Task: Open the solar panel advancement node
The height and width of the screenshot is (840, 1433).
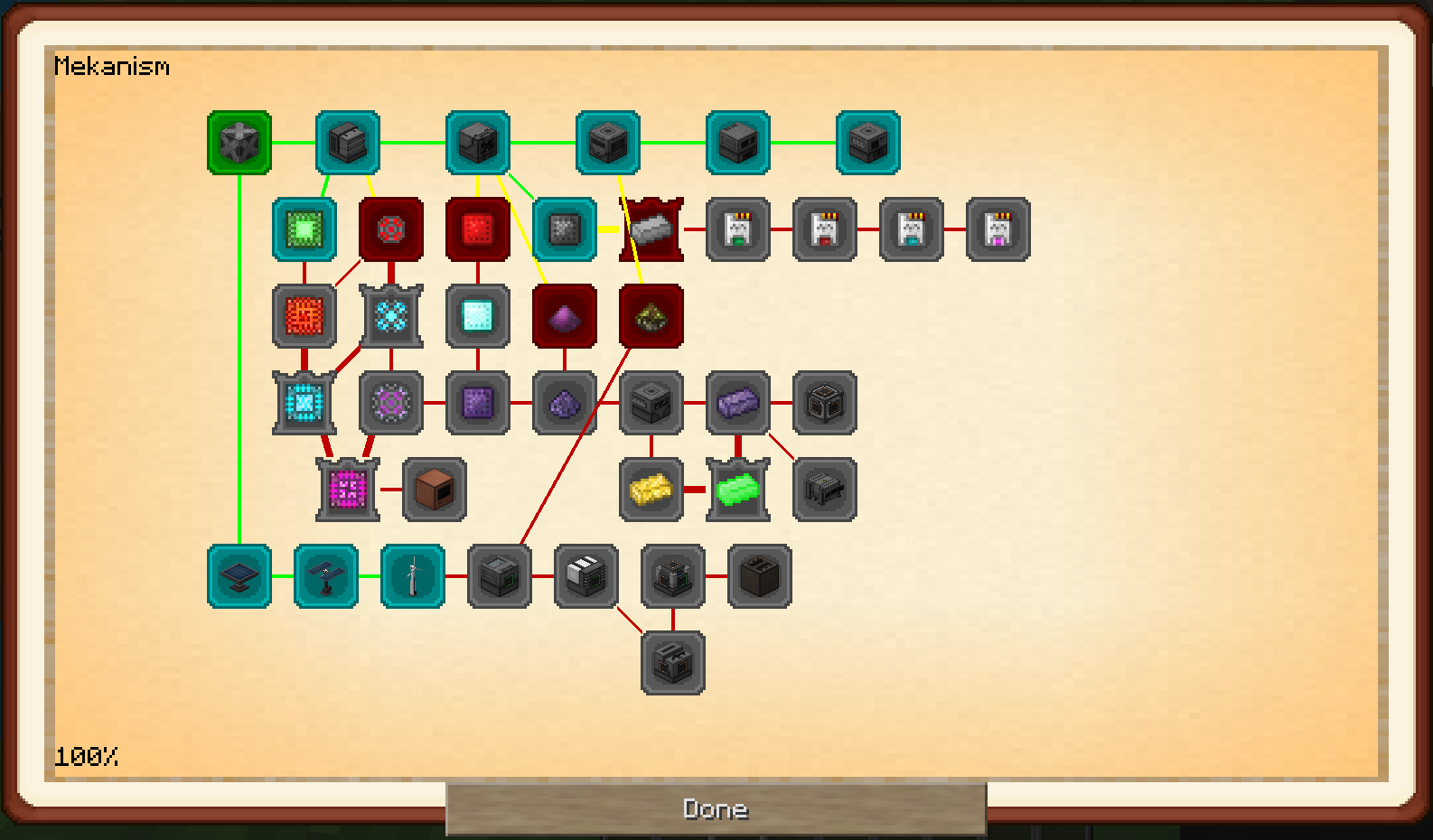Action: click(x=239, y=576)
